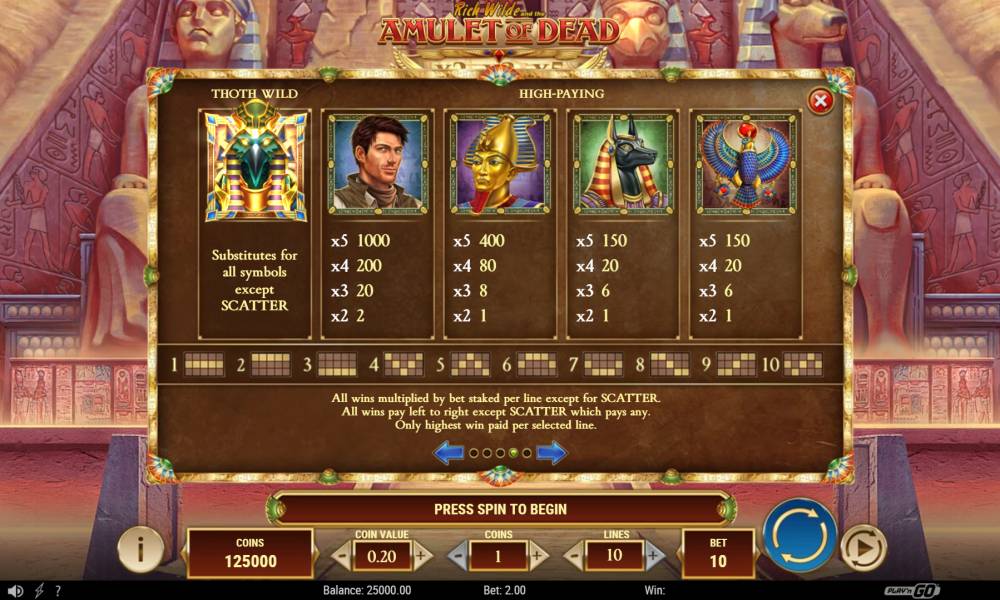The image size is (1000, 600).
Task: Start autoplay with the gold play button
Action: click(862, 547)
